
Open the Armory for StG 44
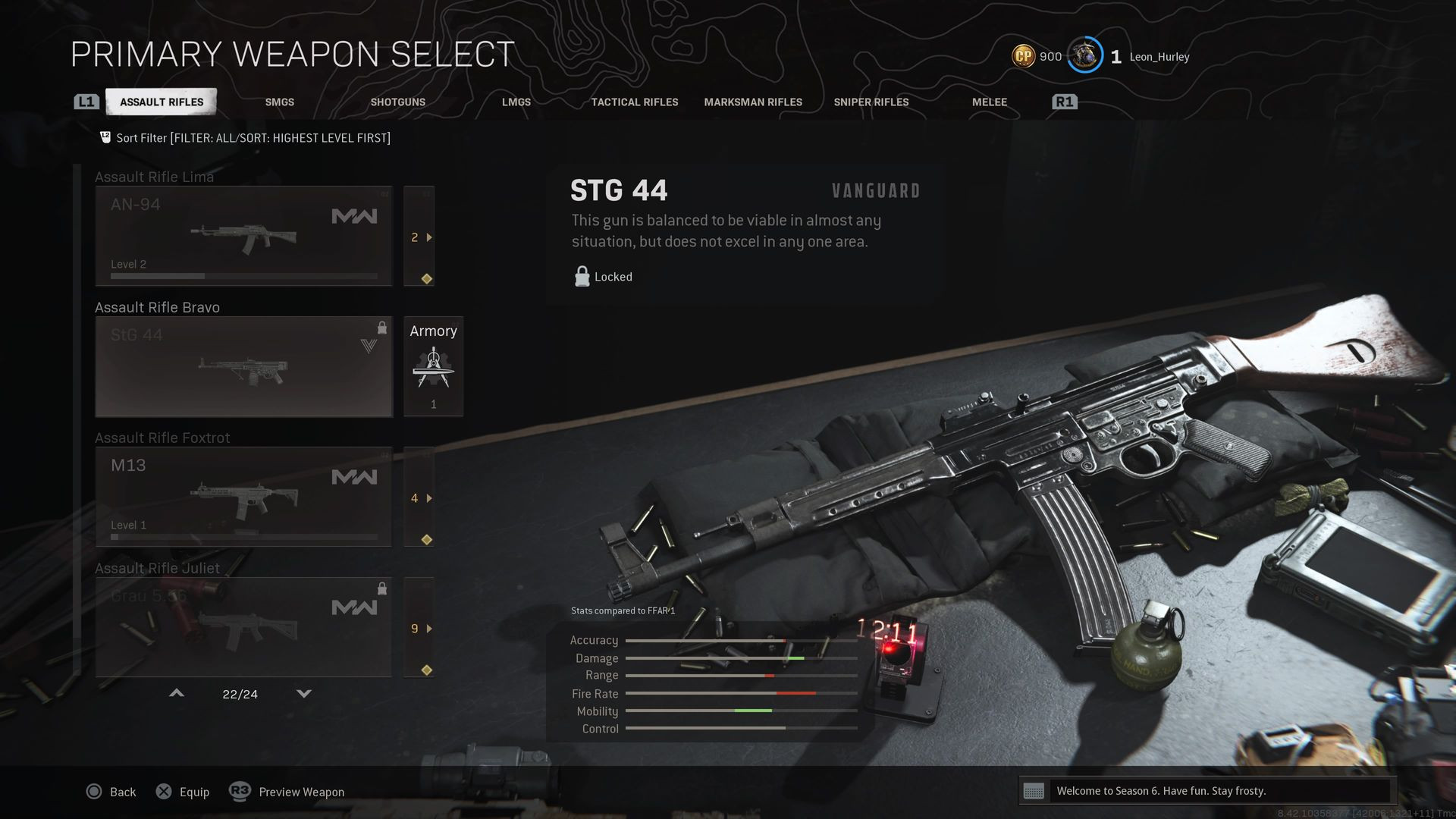click(x=433, y=366)
